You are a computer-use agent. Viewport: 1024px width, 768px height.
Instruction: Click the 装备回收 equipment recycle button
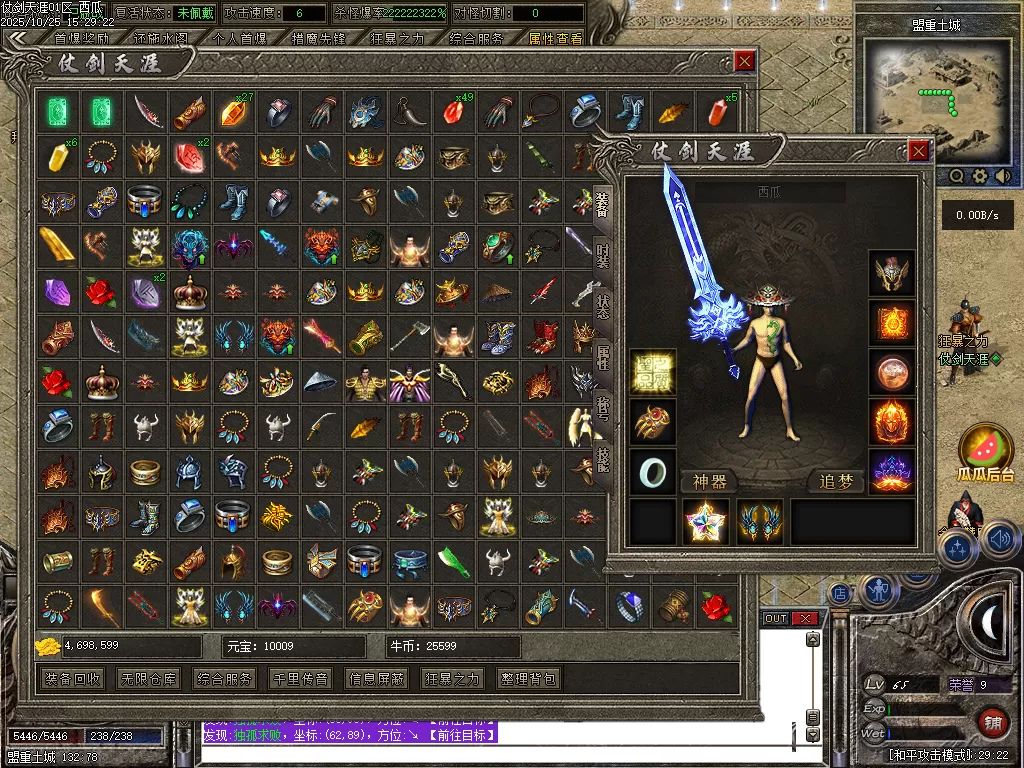pos(73,678)
